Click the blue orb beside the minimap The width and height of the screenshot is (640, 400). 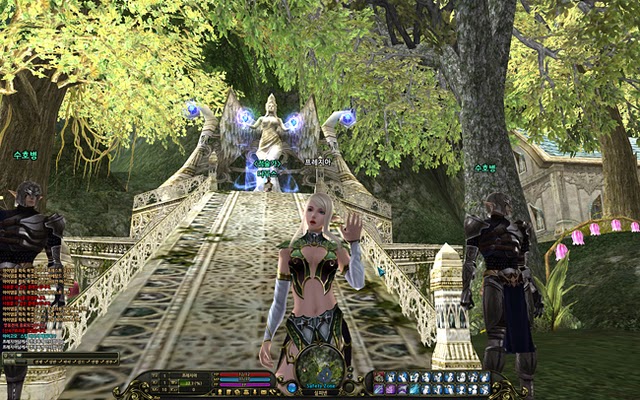click(x=291, y=386)
